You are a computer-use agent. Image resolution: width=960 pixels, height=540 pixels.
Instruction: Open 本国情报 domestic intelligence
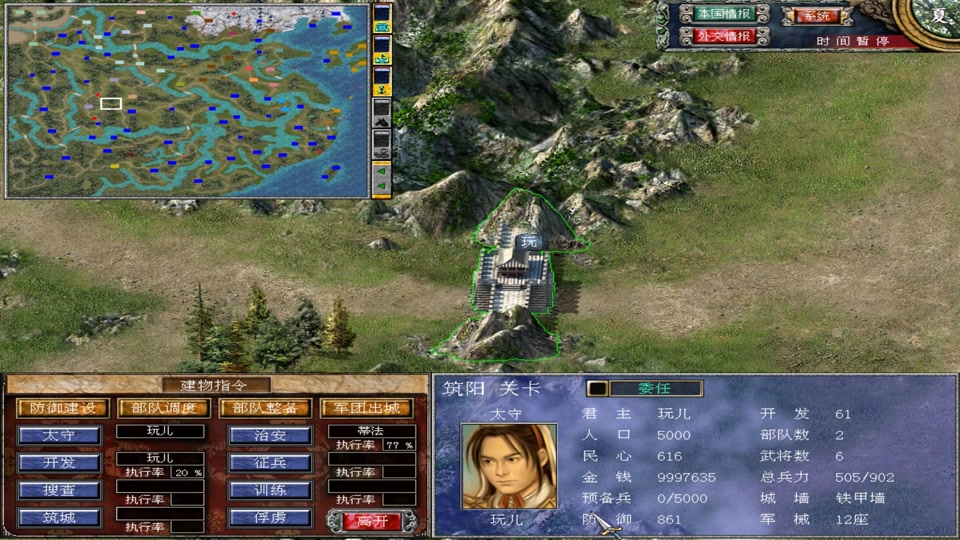(723, 14)
